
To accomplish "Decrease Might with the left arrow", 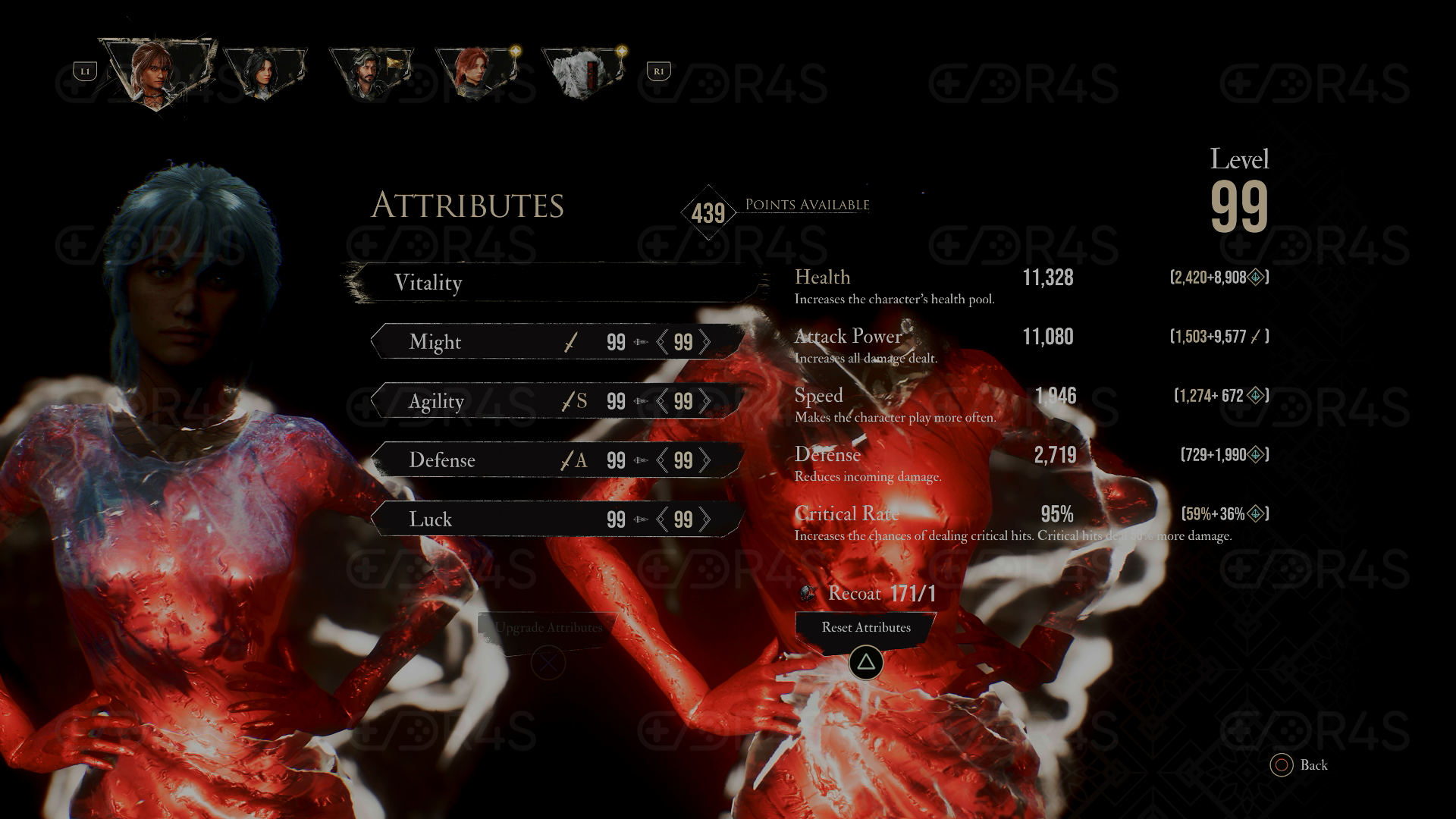I will [x=662, y=342].
